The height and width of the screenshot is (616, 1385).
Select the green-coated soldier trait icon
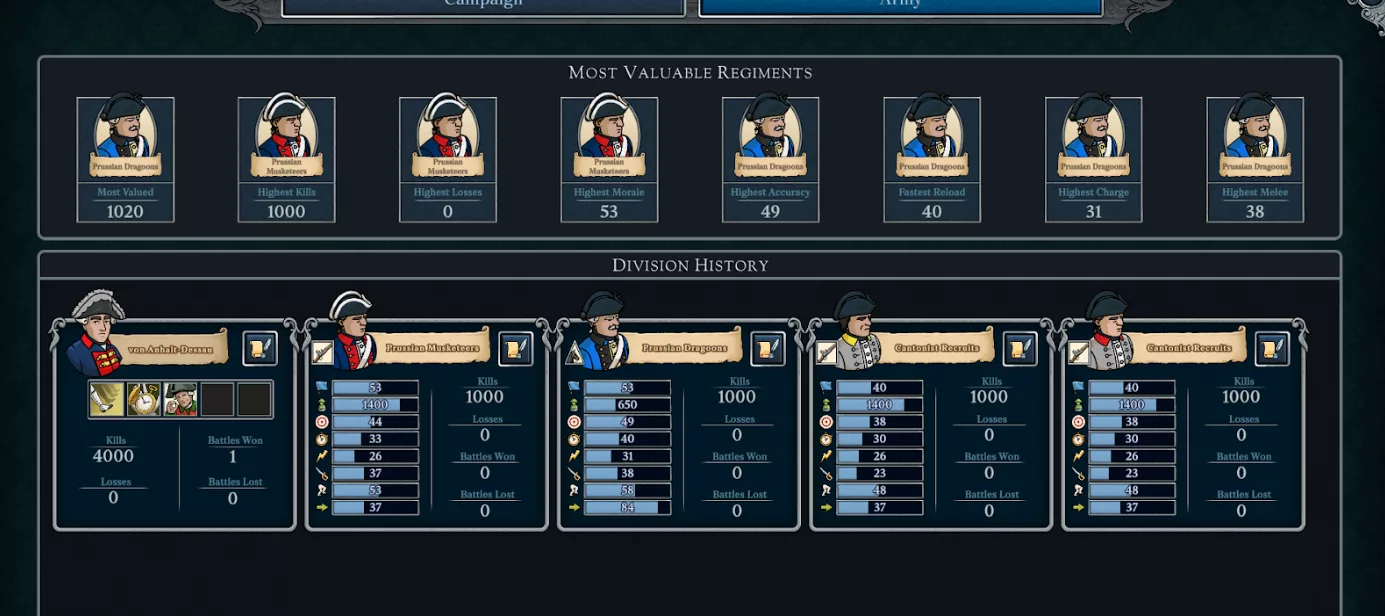pyautogui.click(x=181, y=400)
